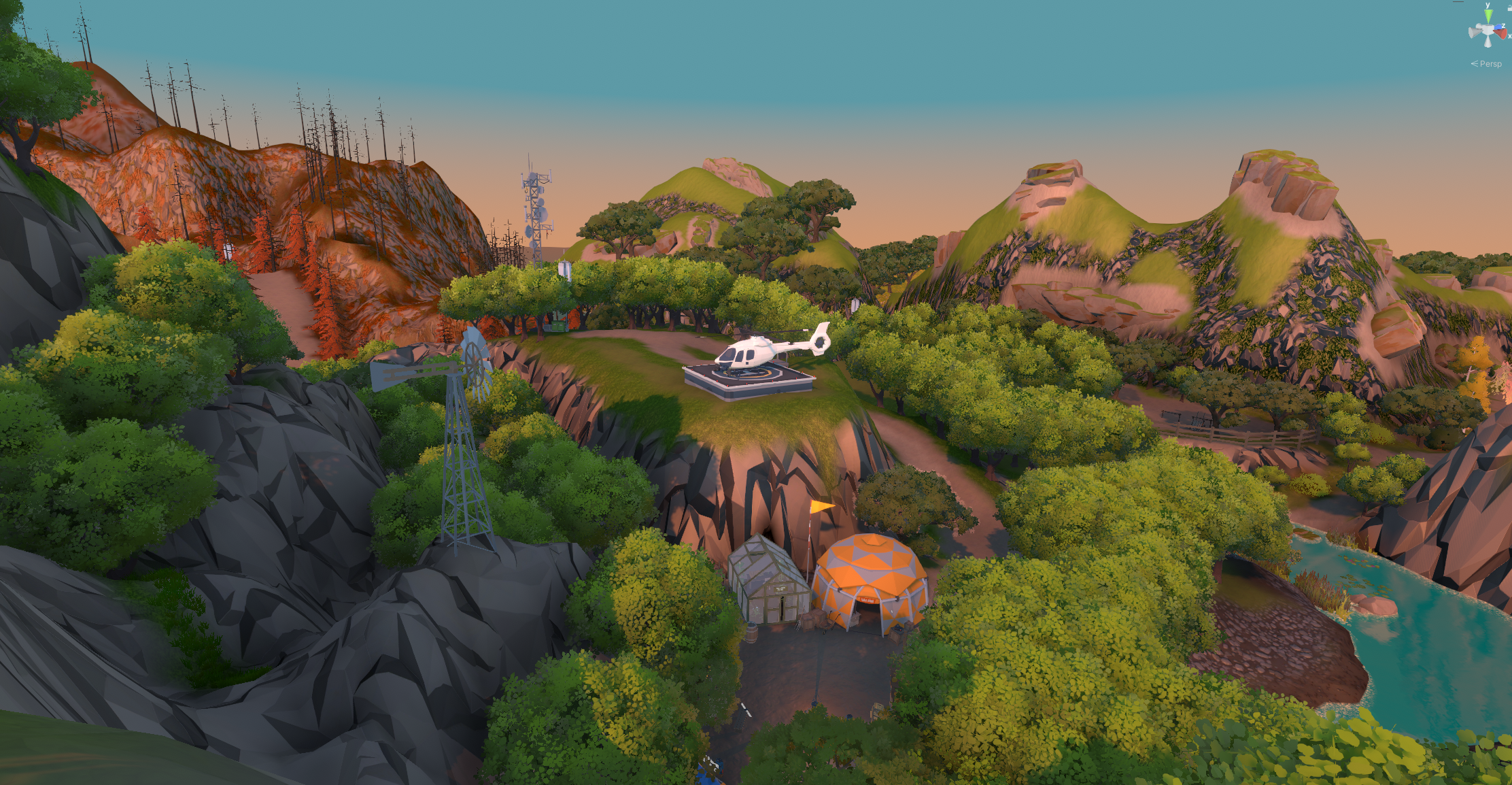
Task: Toggle the Persp projection label
Action: click(x=1490, y=64)
